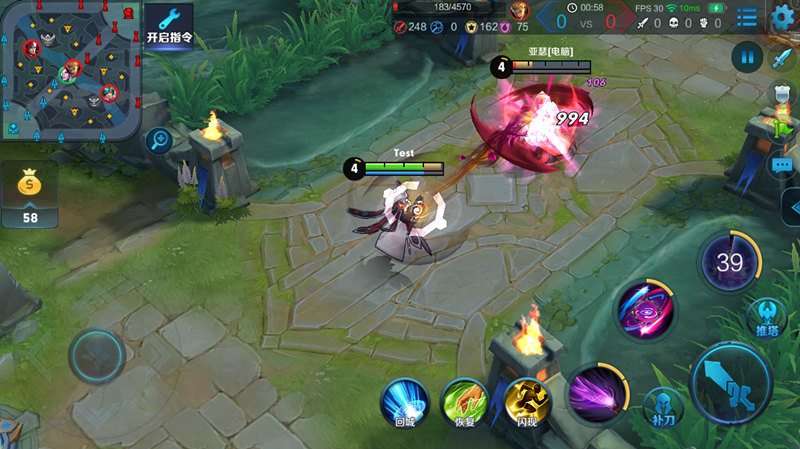Expand the side panel arrow tab

click(x=790, y=208)
